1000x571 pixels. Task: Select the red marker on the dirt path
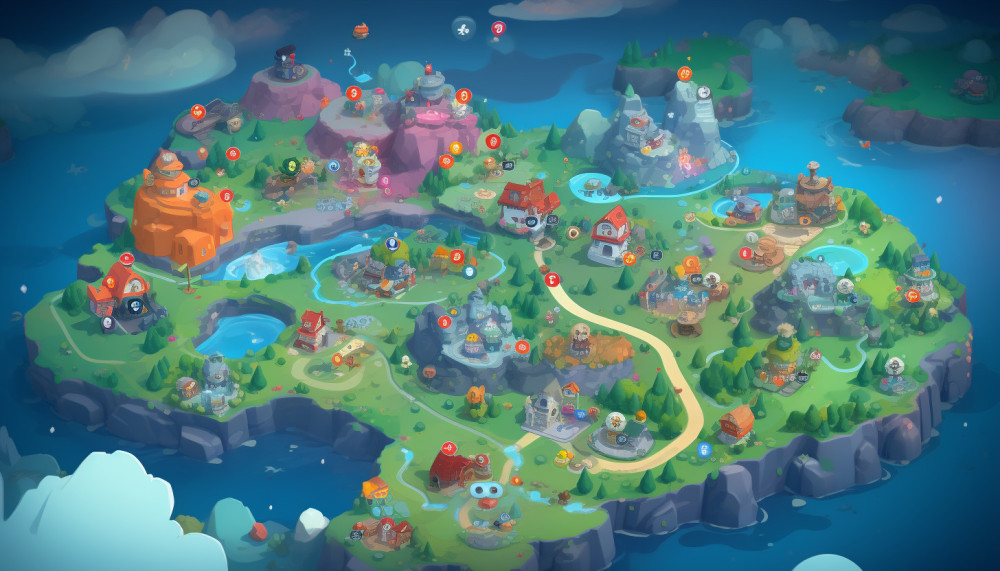click(552, 279)
